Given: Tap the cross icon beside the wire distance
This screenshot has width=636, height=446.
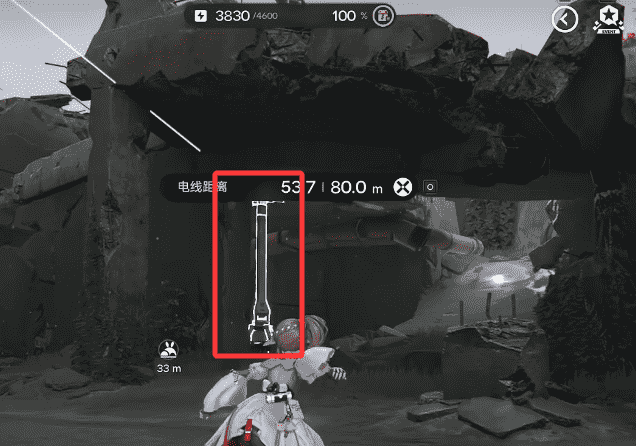Looking at the screenshot, I should (x=403, y=187).
